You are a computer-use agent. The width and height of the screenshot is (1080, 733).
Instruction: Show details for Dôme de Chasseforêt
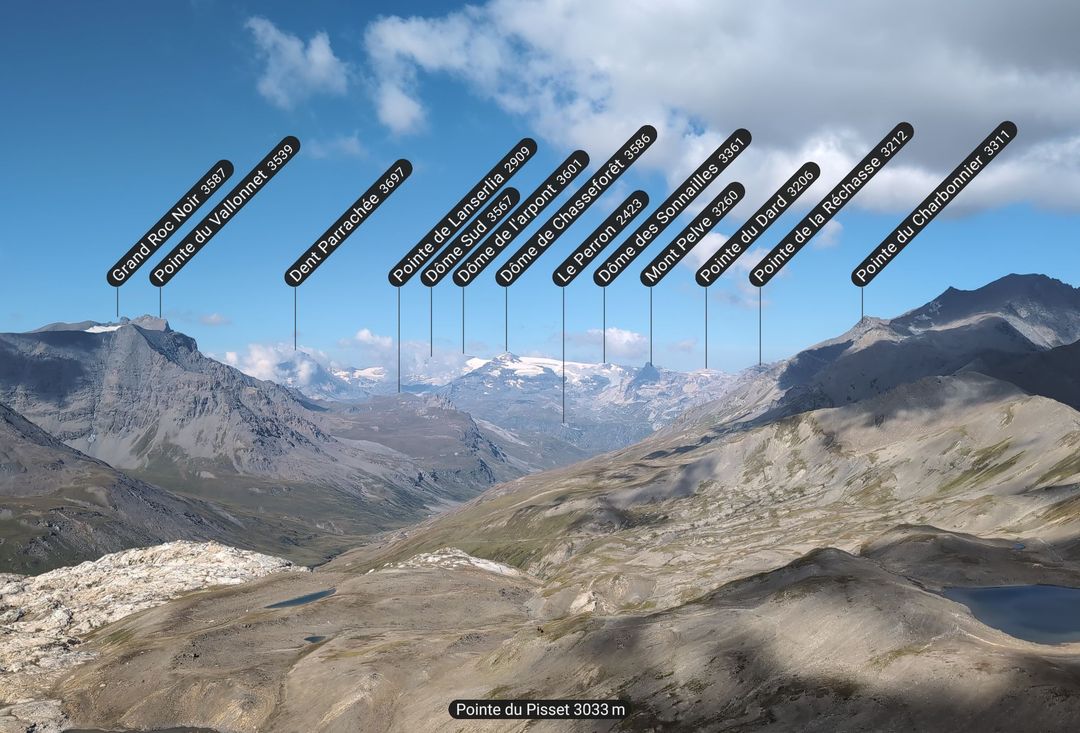576,206
